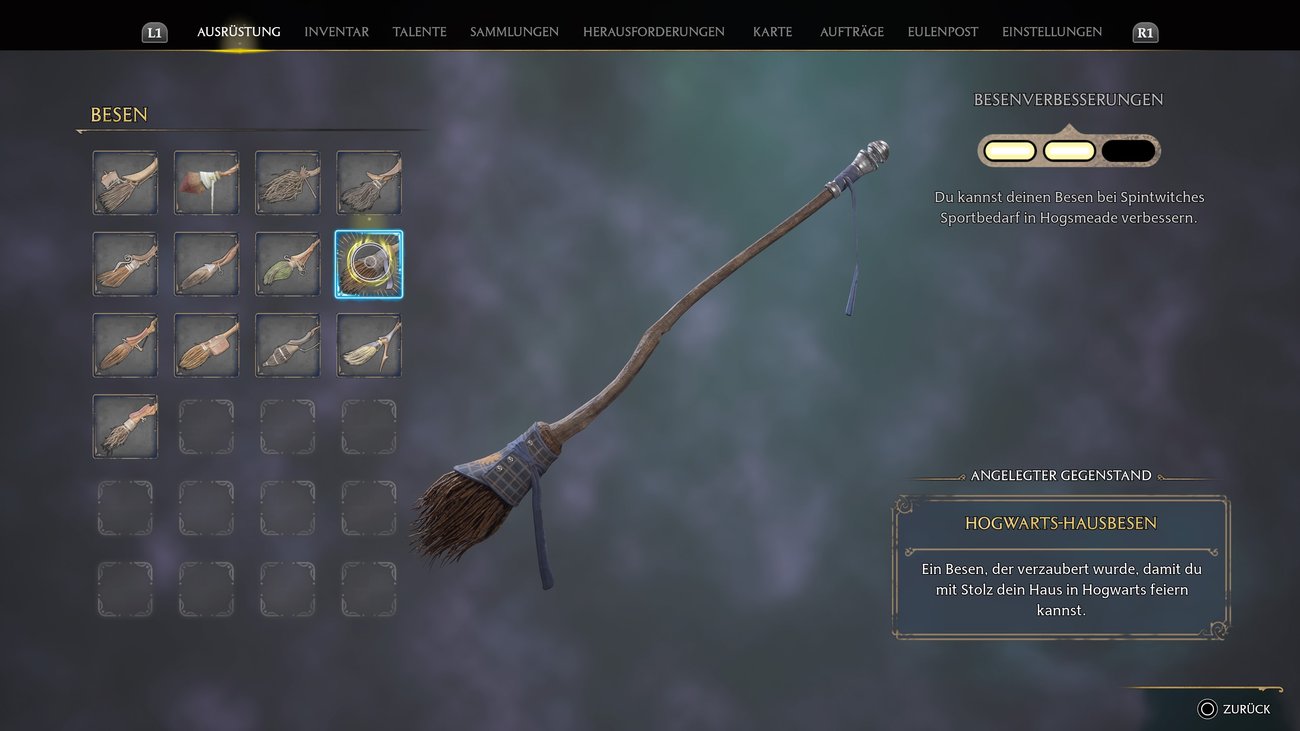Switch to the Talente tab

pyautogui.click(x=419, y=32)
